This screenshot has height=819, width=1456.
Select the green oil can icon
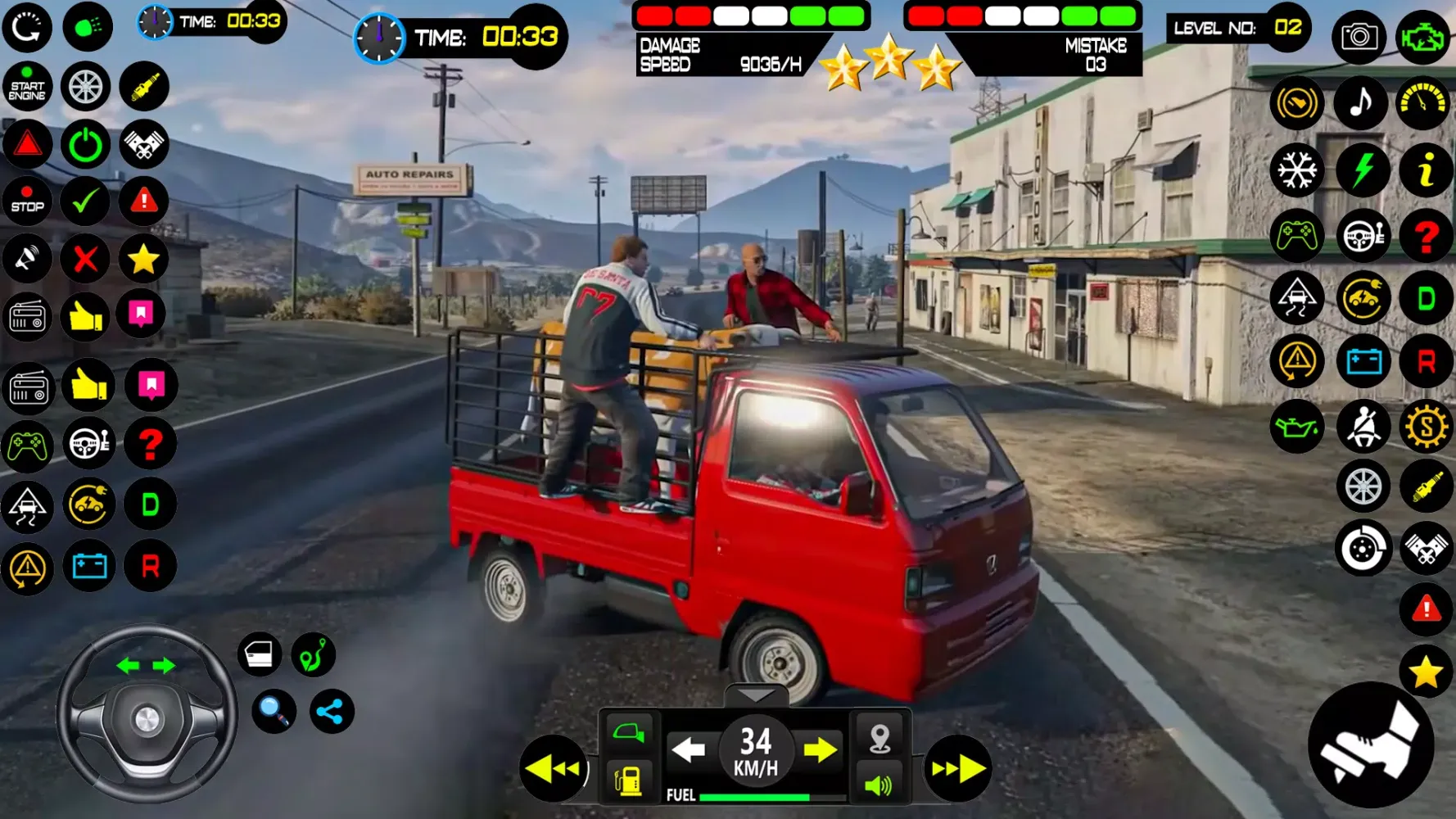pos(1297,427)
